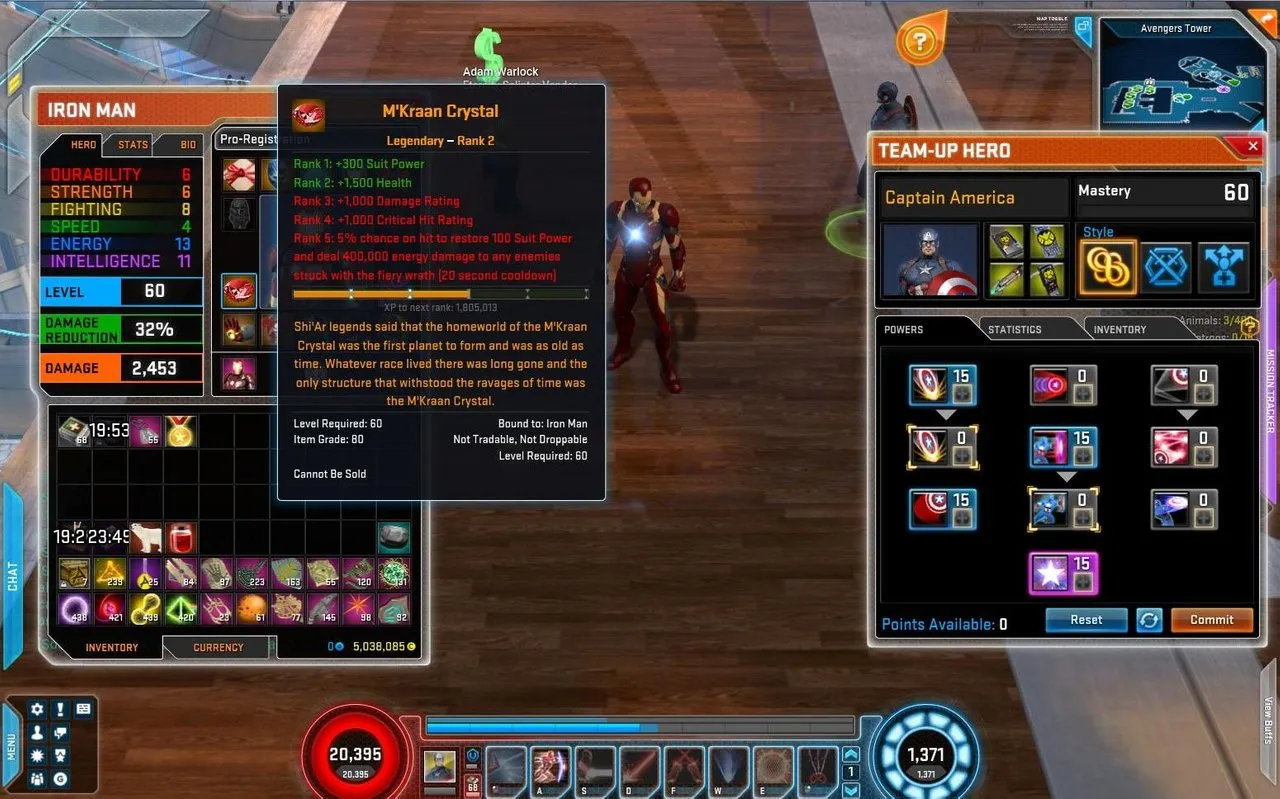
Task: Switch to the team-up Statistics tab
Action: (1014, 329)
